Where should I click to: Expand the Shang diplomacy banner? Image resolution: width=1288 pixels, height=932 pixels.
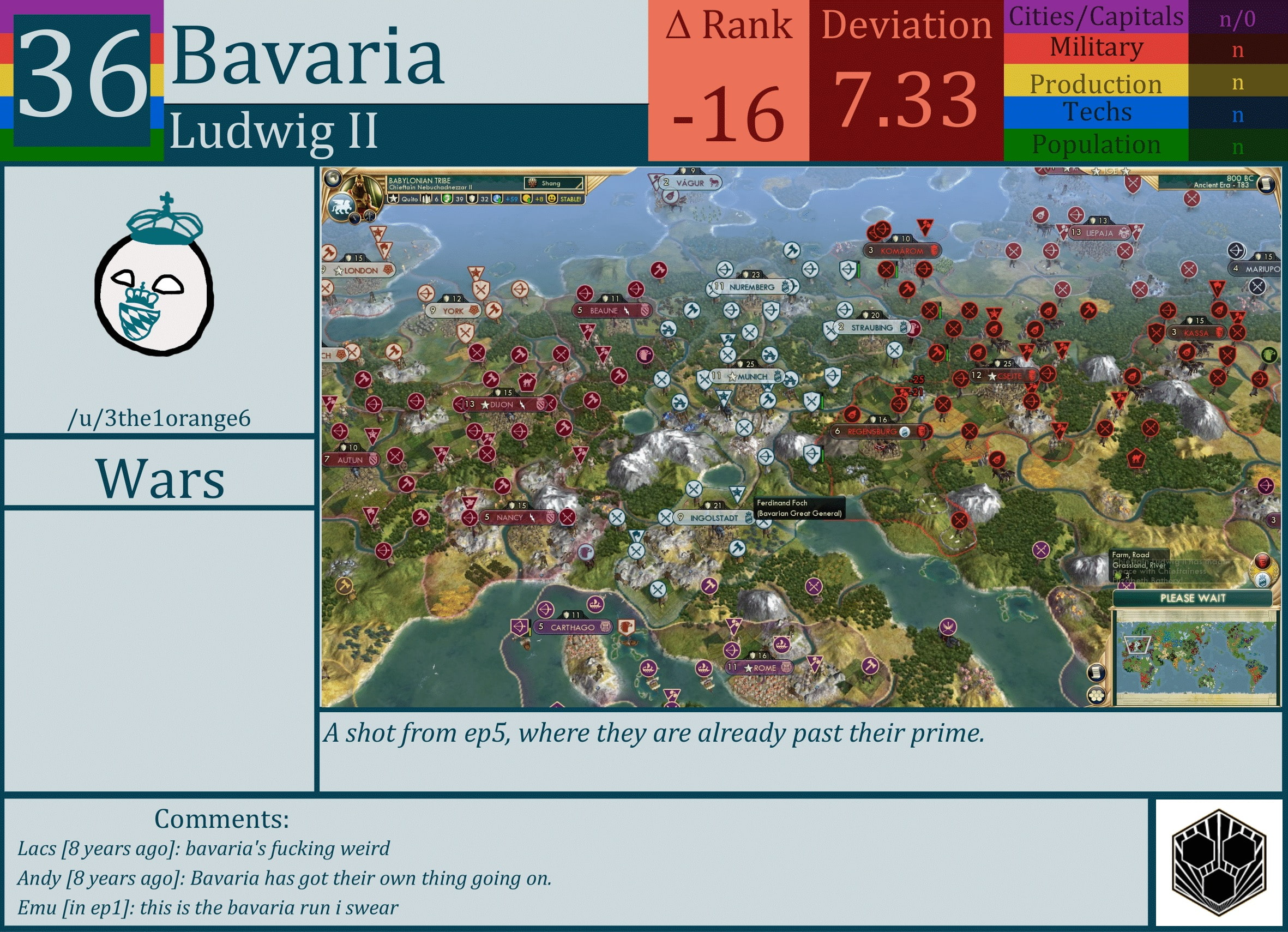click(552, 184)
